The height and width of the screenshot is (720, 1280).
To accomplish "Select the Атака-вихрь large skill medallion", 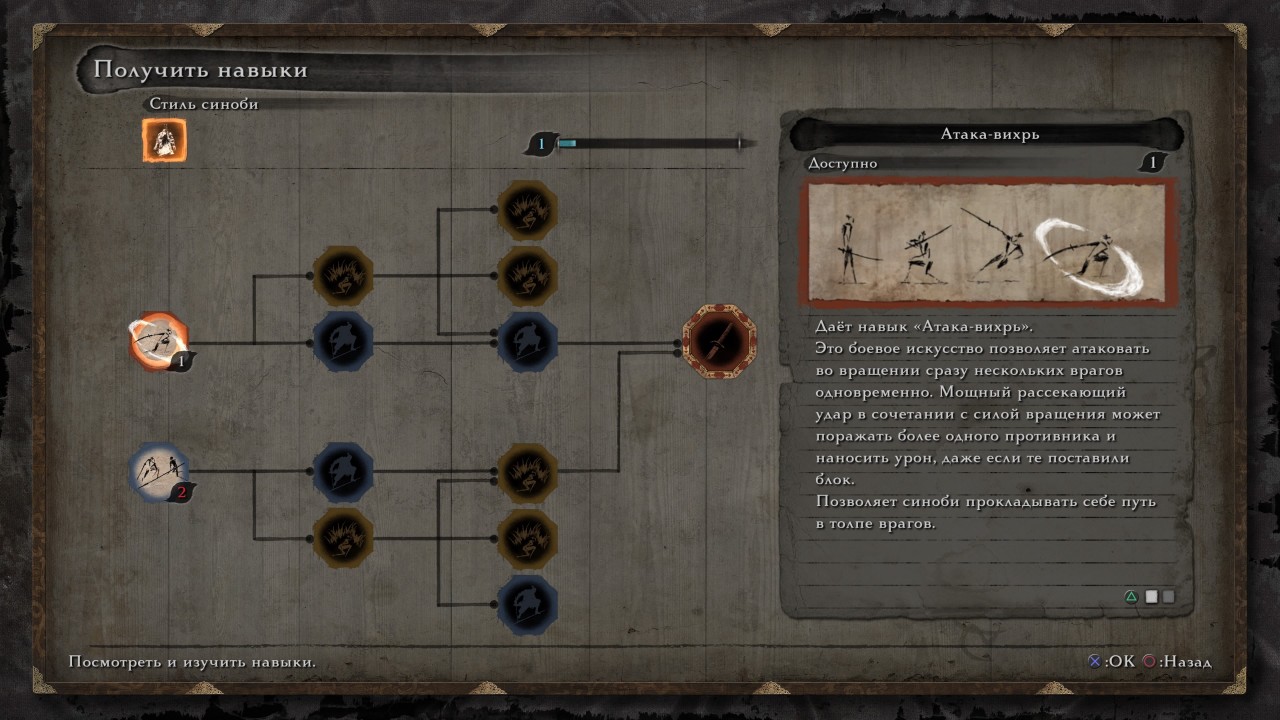I will click(719, 343).
